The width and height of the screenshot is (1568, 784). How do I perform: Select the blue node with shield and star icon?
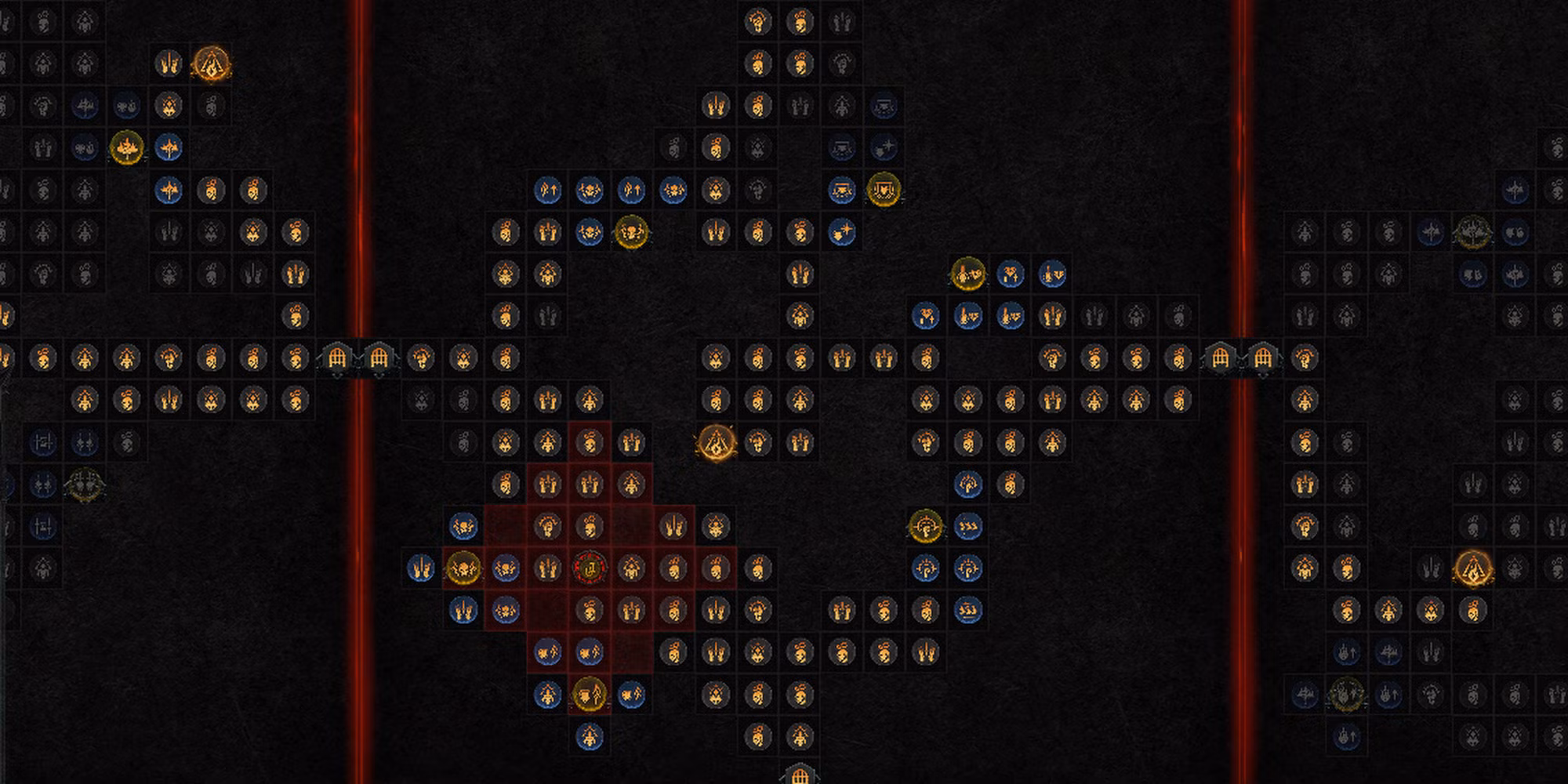[842, 233]
